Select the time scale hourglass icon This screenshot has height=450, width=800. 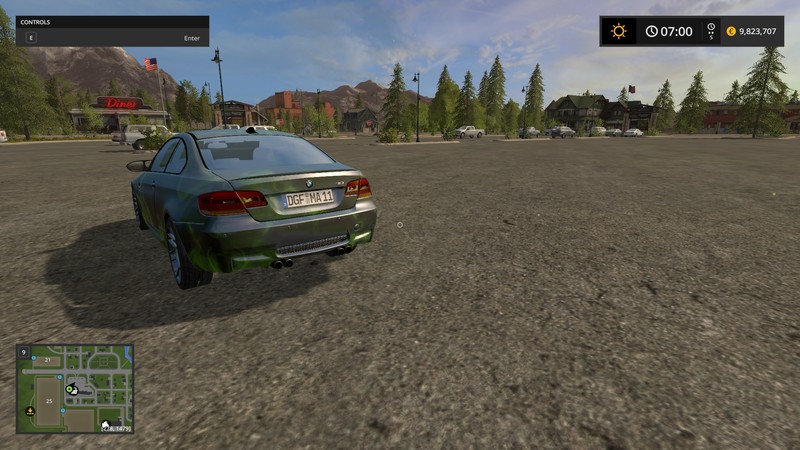(x=711, y=29)
